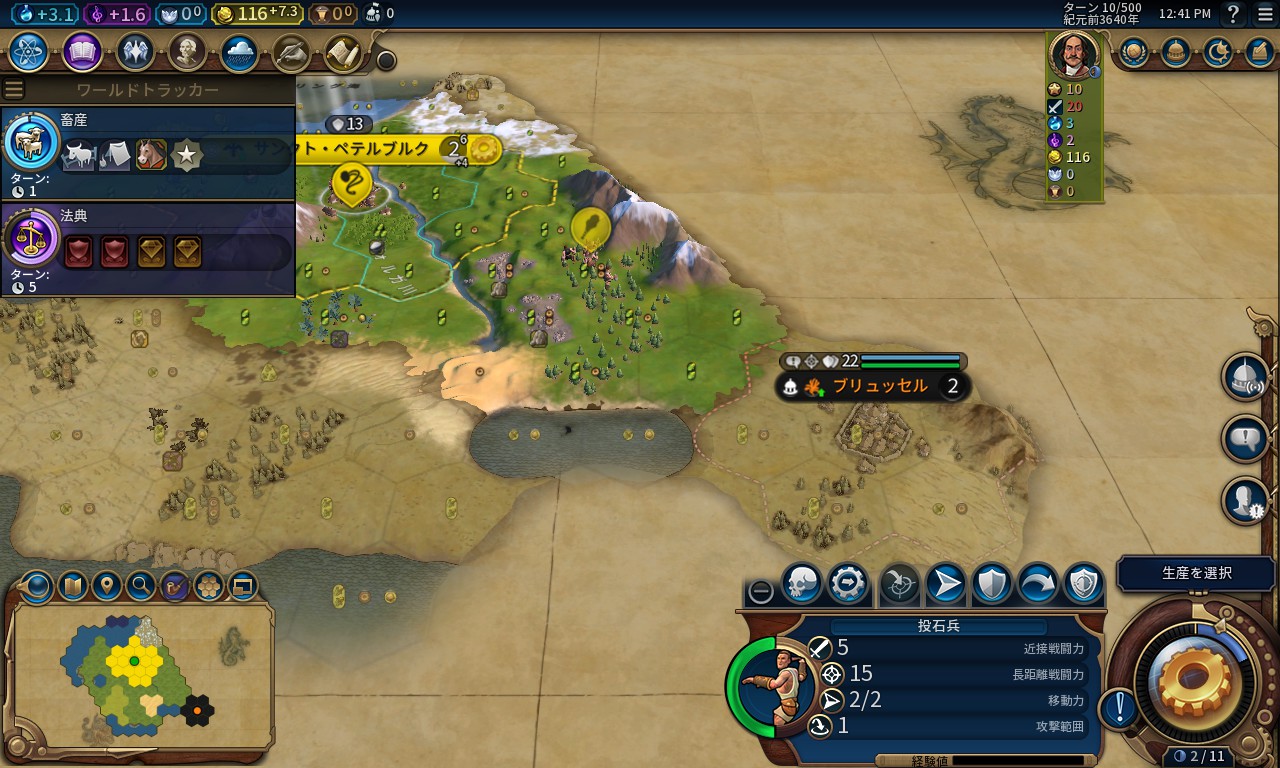Open the help question mark
The image size is (1280, 768).
(x=1233, y=14)
